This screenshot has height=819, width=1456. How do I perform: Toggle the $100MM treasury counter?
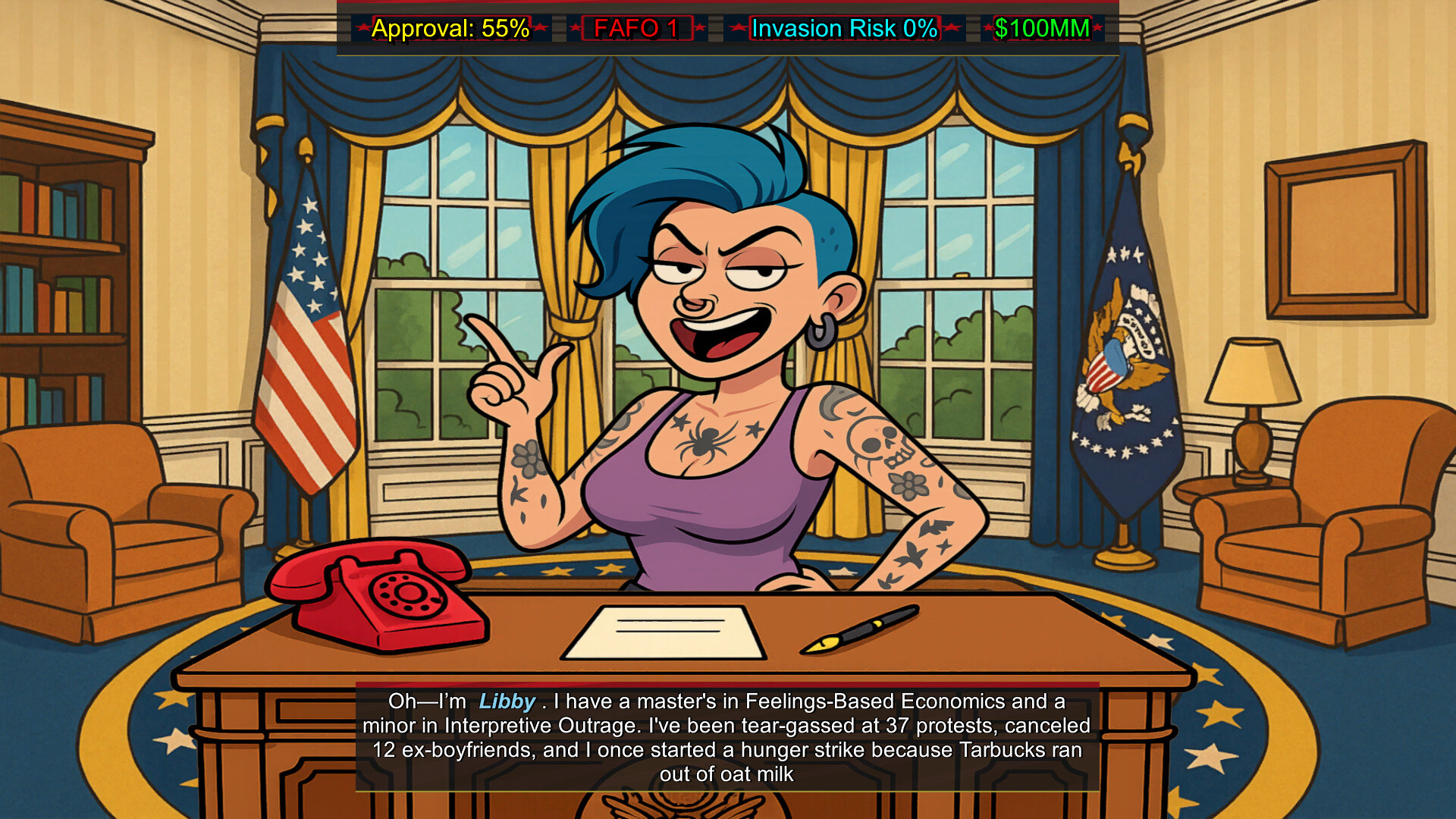click(1039, 29)
